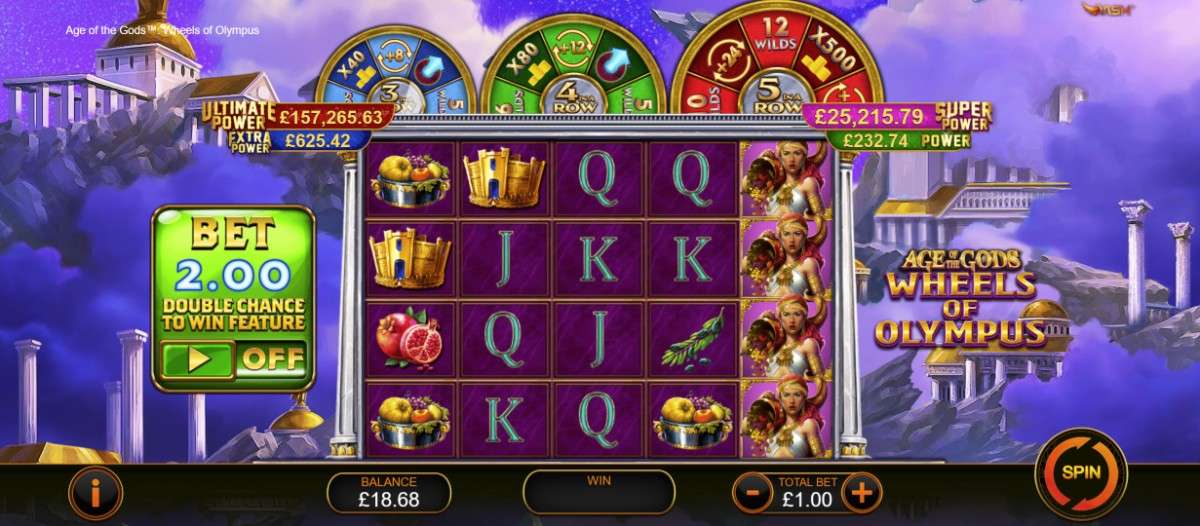Toggle the Double Chance to Win feature
The height and width of the screenshot is (526, 1200).
pos(233,360)
